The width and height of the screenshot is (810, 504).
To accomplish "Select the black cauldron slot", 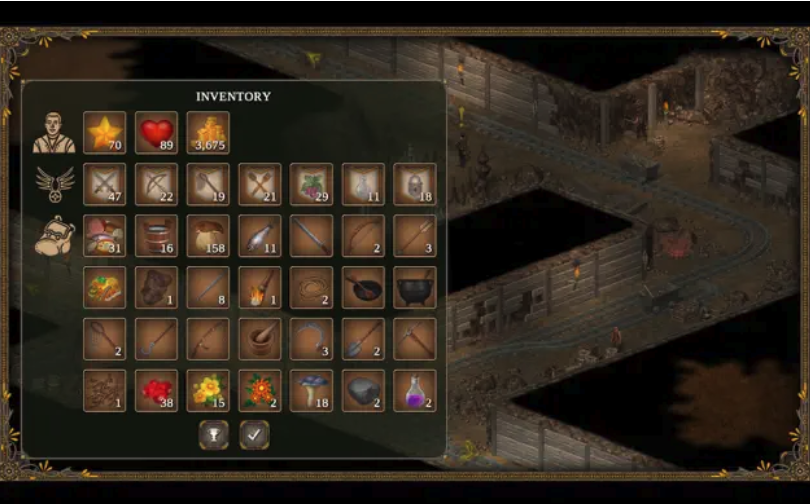I will (x=415, y=287).
